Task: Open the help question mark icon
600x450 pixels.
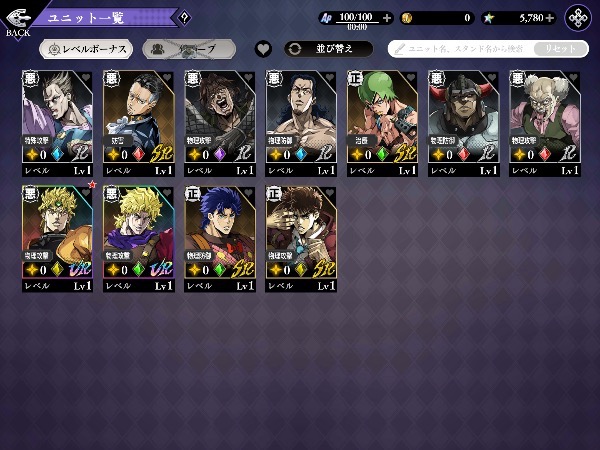Action: (184, 16)
